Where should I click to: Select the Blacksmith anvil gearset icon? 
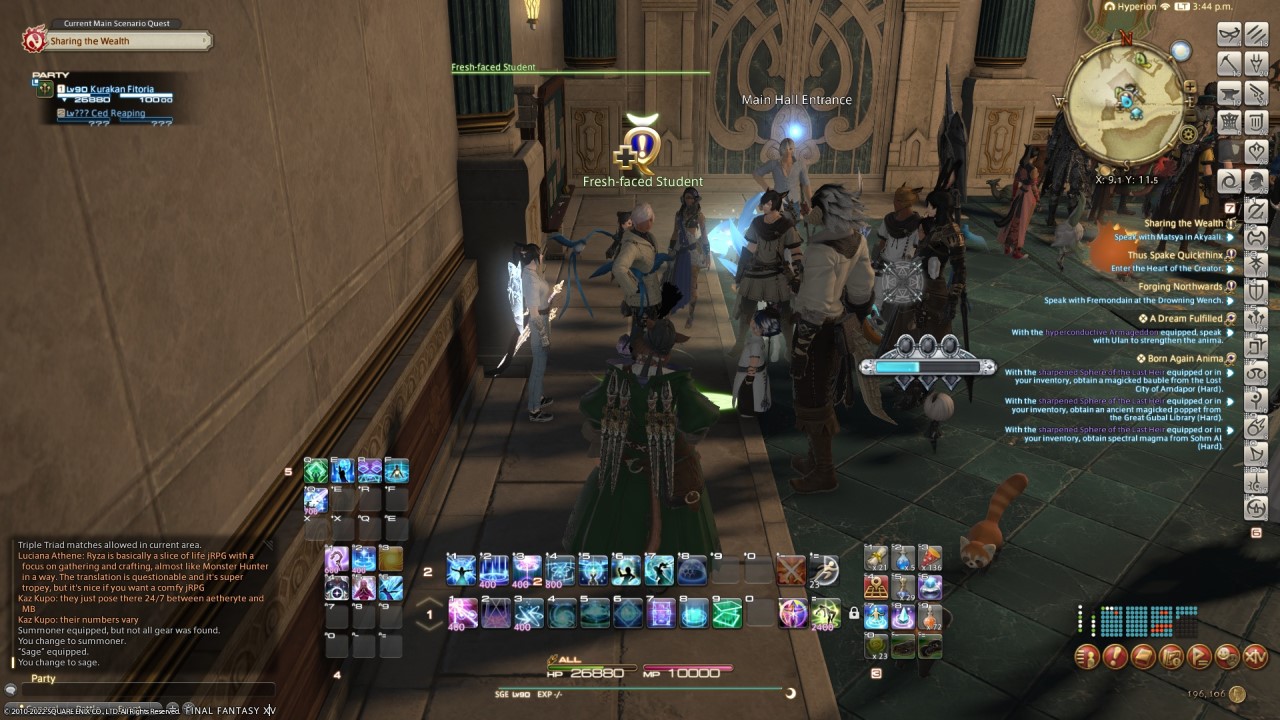(x=1227, y=92)
